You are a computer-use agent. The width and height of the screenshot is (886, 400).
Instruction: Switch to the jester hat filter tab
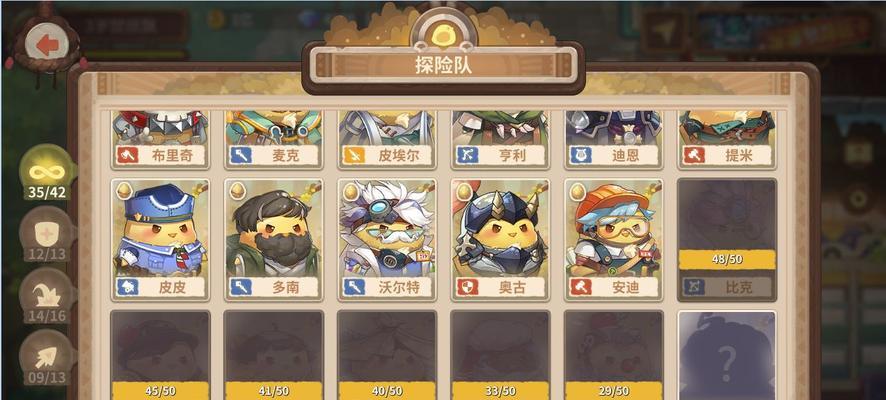(46, 297)
